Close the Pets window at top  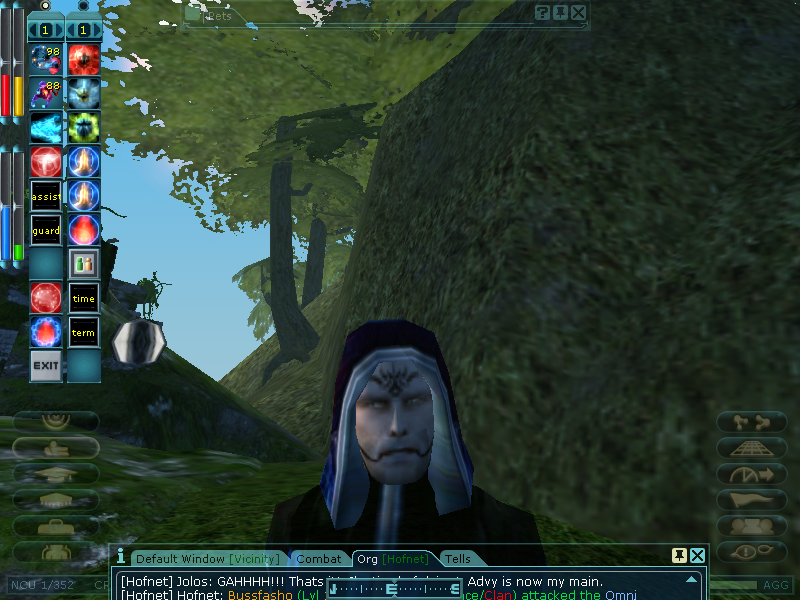point(578,12)
